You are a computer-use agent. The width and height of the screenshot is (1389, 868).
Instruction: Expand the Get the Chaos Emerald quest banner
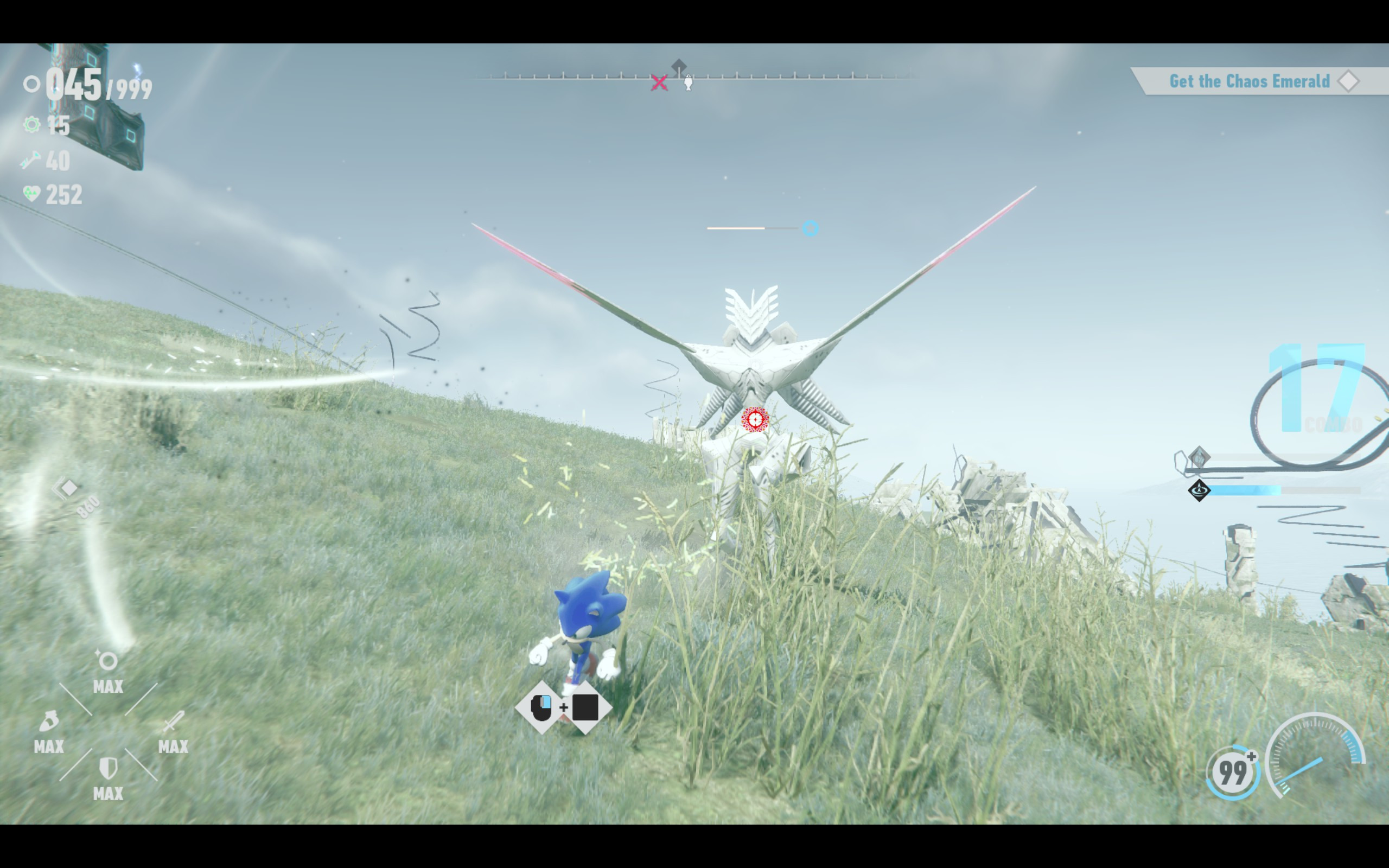[x=1250, y=81]
